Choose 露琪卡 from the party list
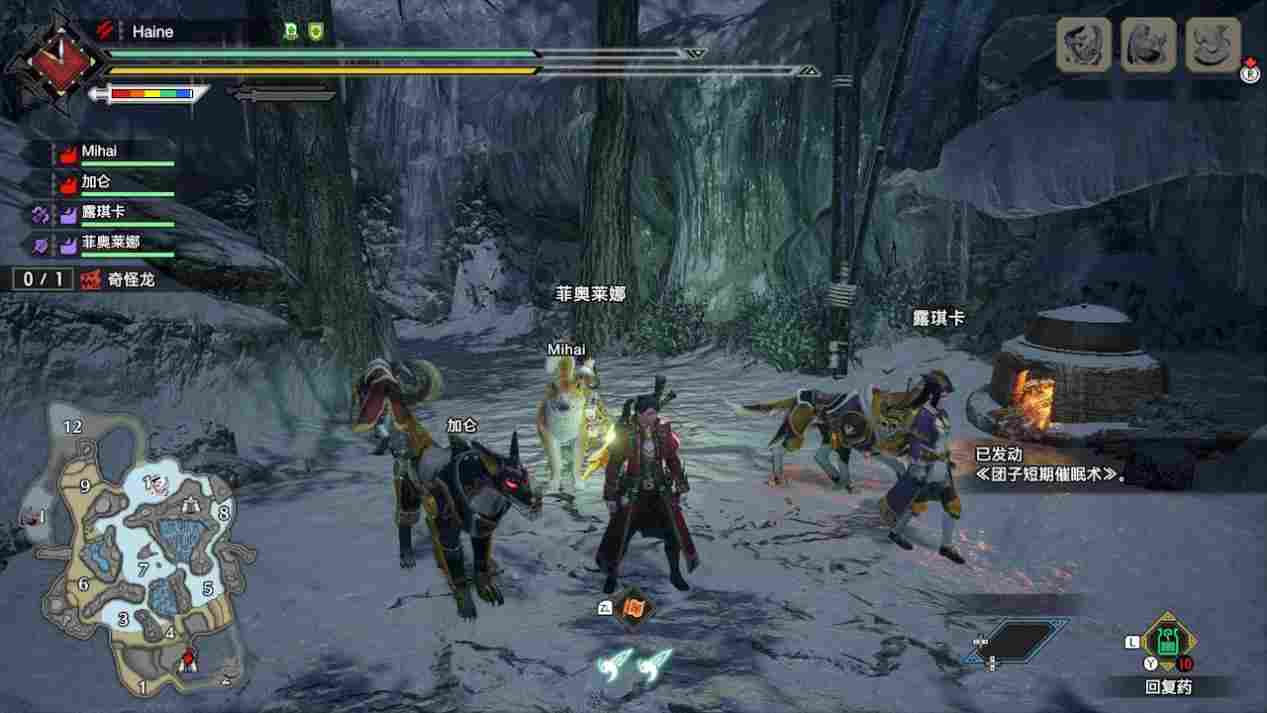 [x=104, y=213]
